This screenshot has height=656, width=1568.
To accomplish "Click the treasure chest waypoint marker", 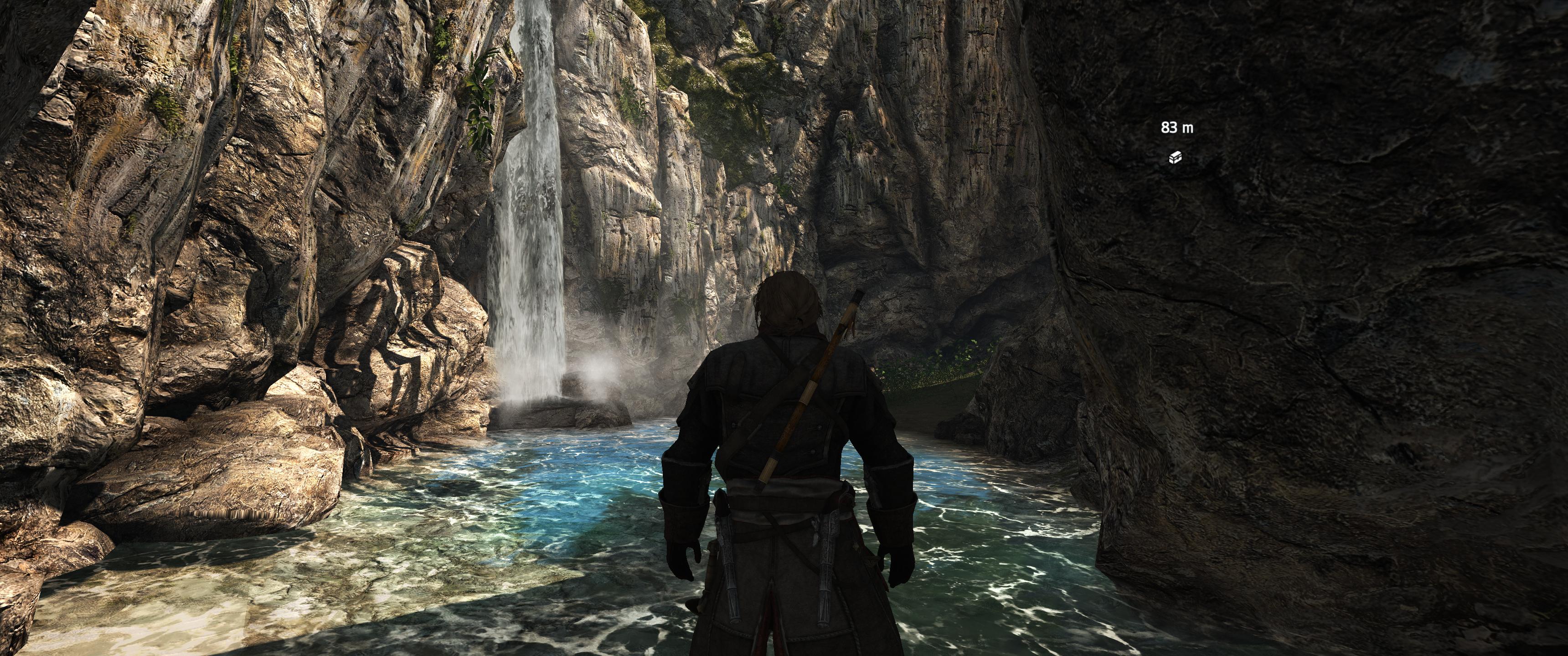I will coord(1176,158).
